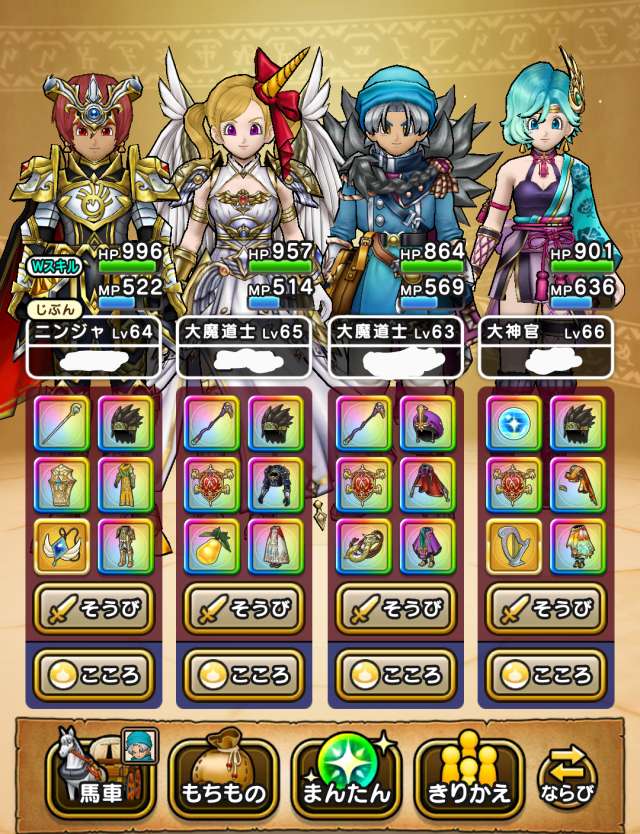Open そうび for the Lv65 大魔道士
This screenshot has height=834, width=640.
[246, 607]
